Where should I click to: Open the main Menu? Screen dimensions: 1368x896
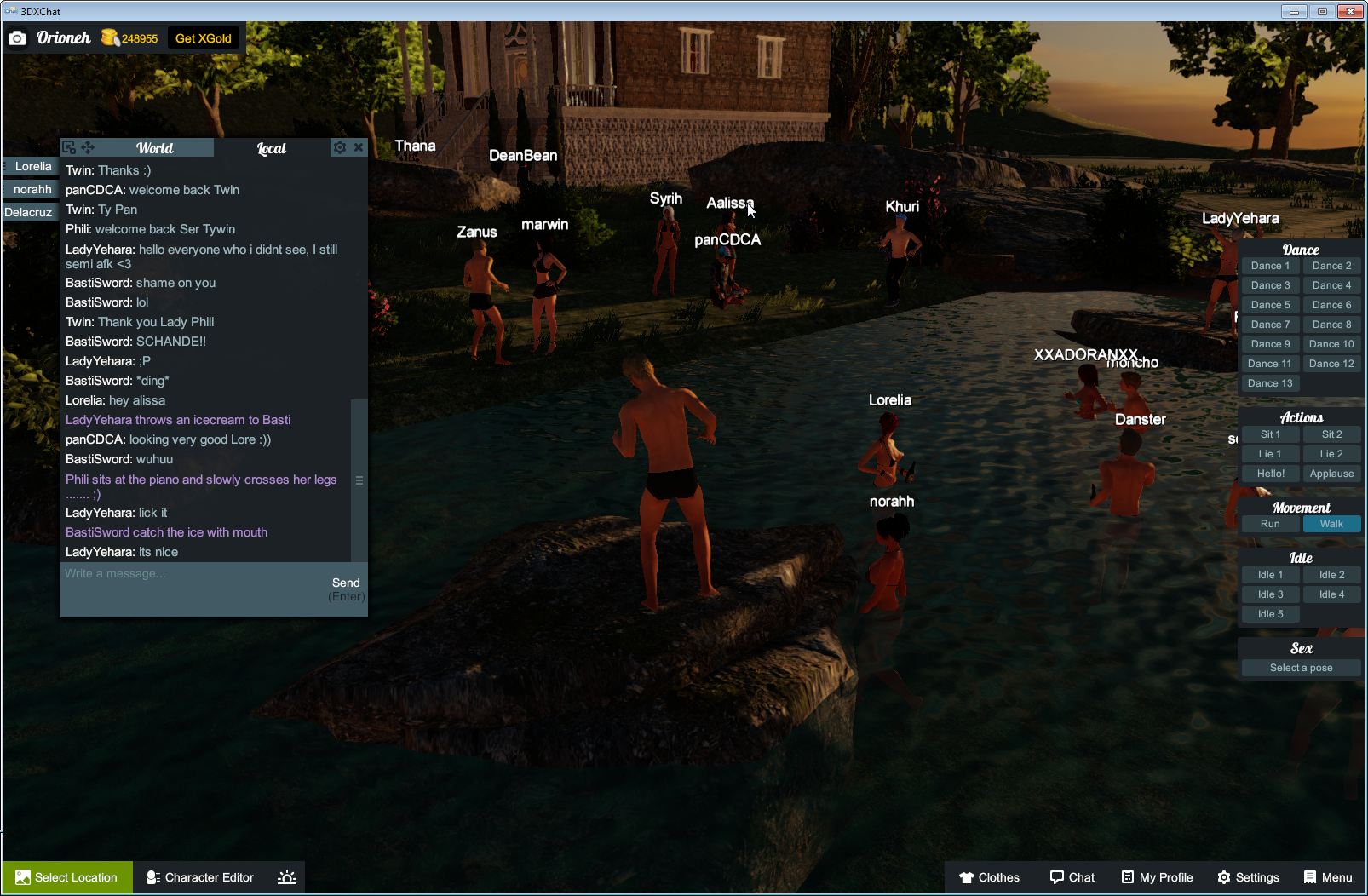[1328, 877]
